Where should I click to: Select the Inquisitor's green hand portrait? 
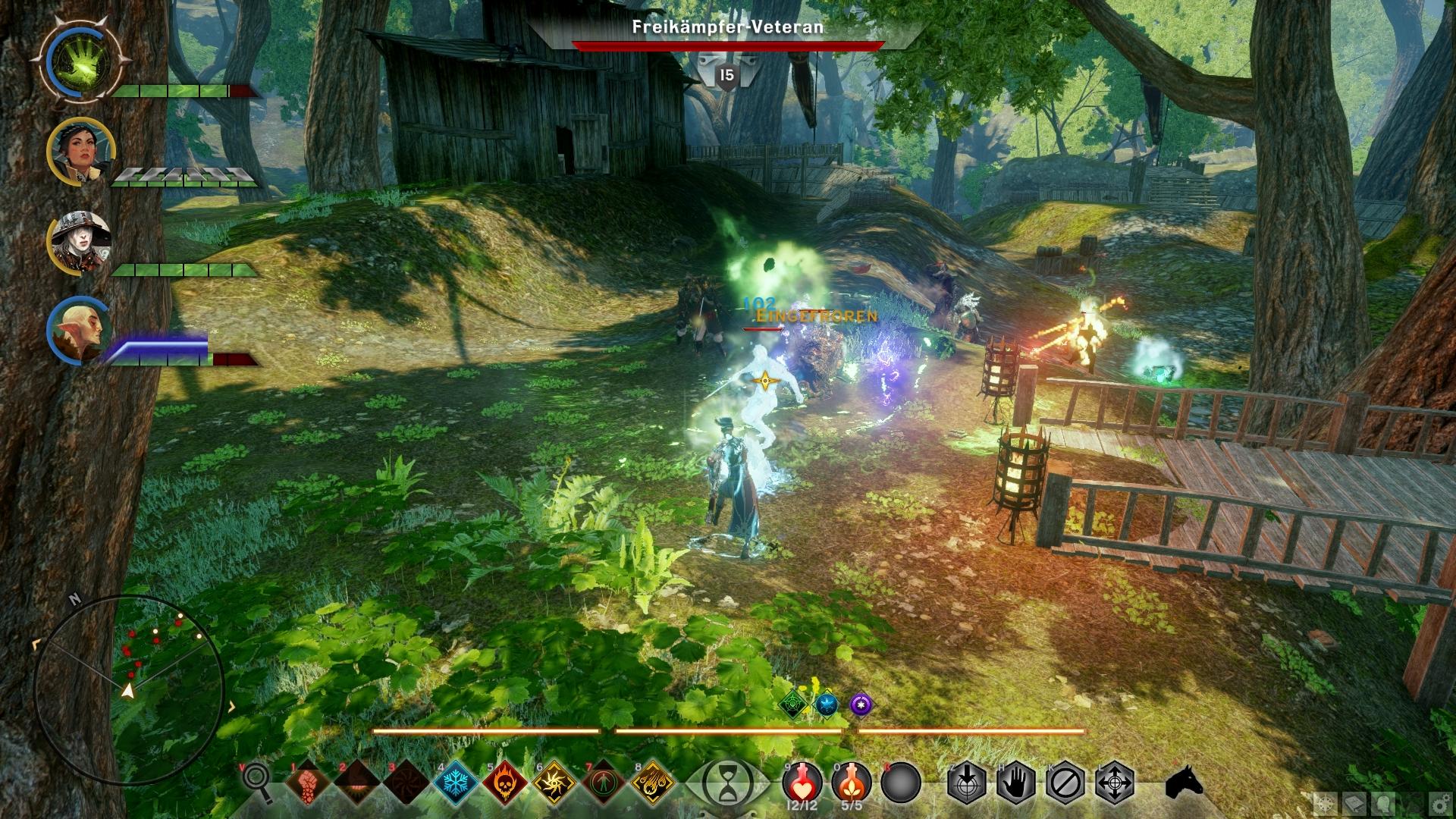click(x=84, y=59)
